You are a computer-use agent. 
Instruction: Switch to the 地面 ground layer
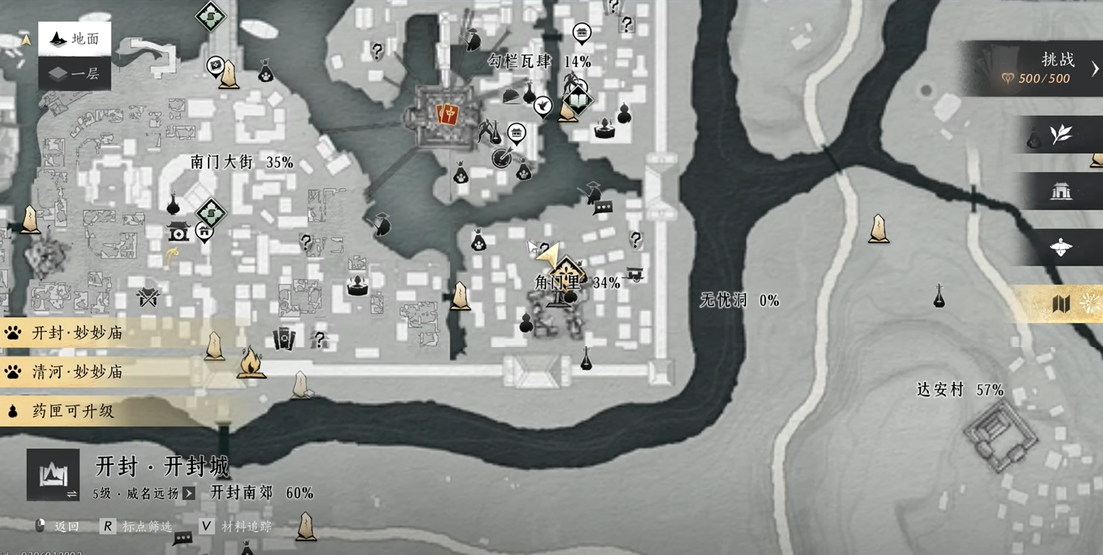[x=74, y=40]
